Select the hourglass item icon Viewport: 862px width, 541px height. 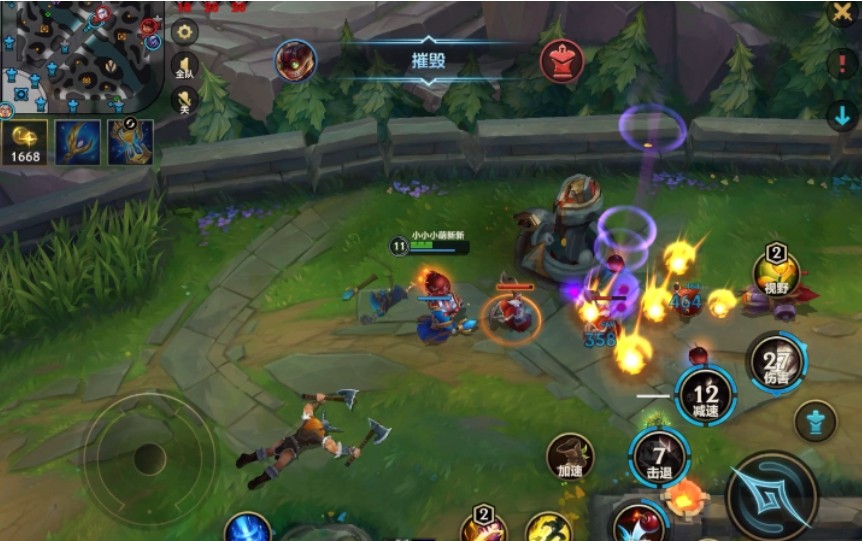click(130, 142)
